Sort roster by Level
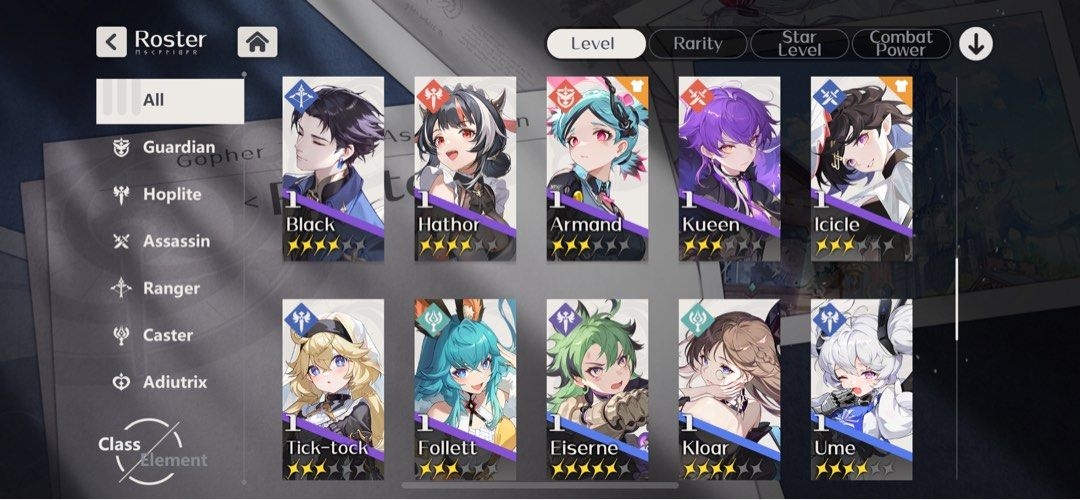The width and height of the screenshot is (1080, 500). (595, 43)
